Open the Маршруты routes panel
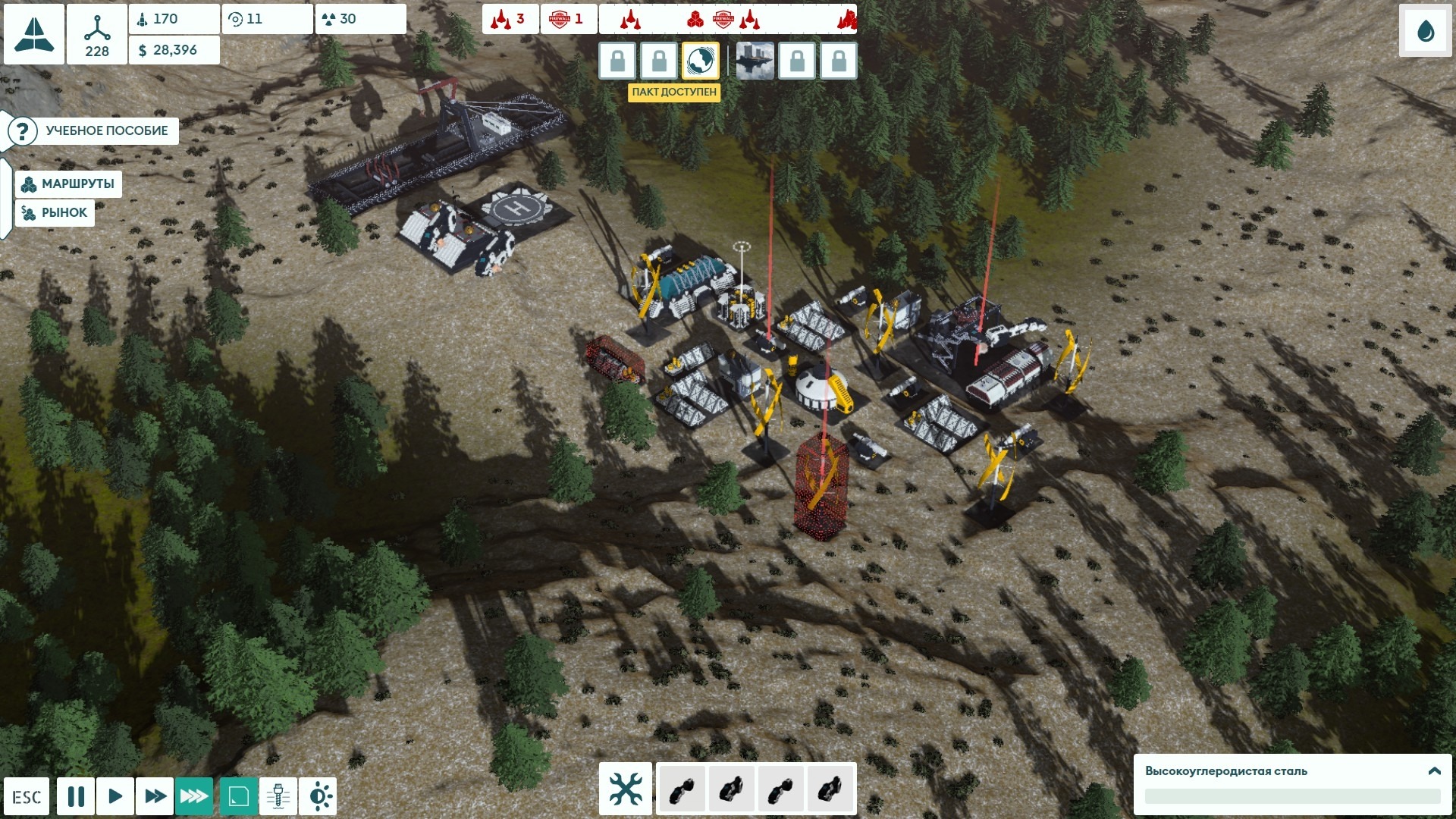This screenshot has width=1456, height=819. tap(68, 184)
